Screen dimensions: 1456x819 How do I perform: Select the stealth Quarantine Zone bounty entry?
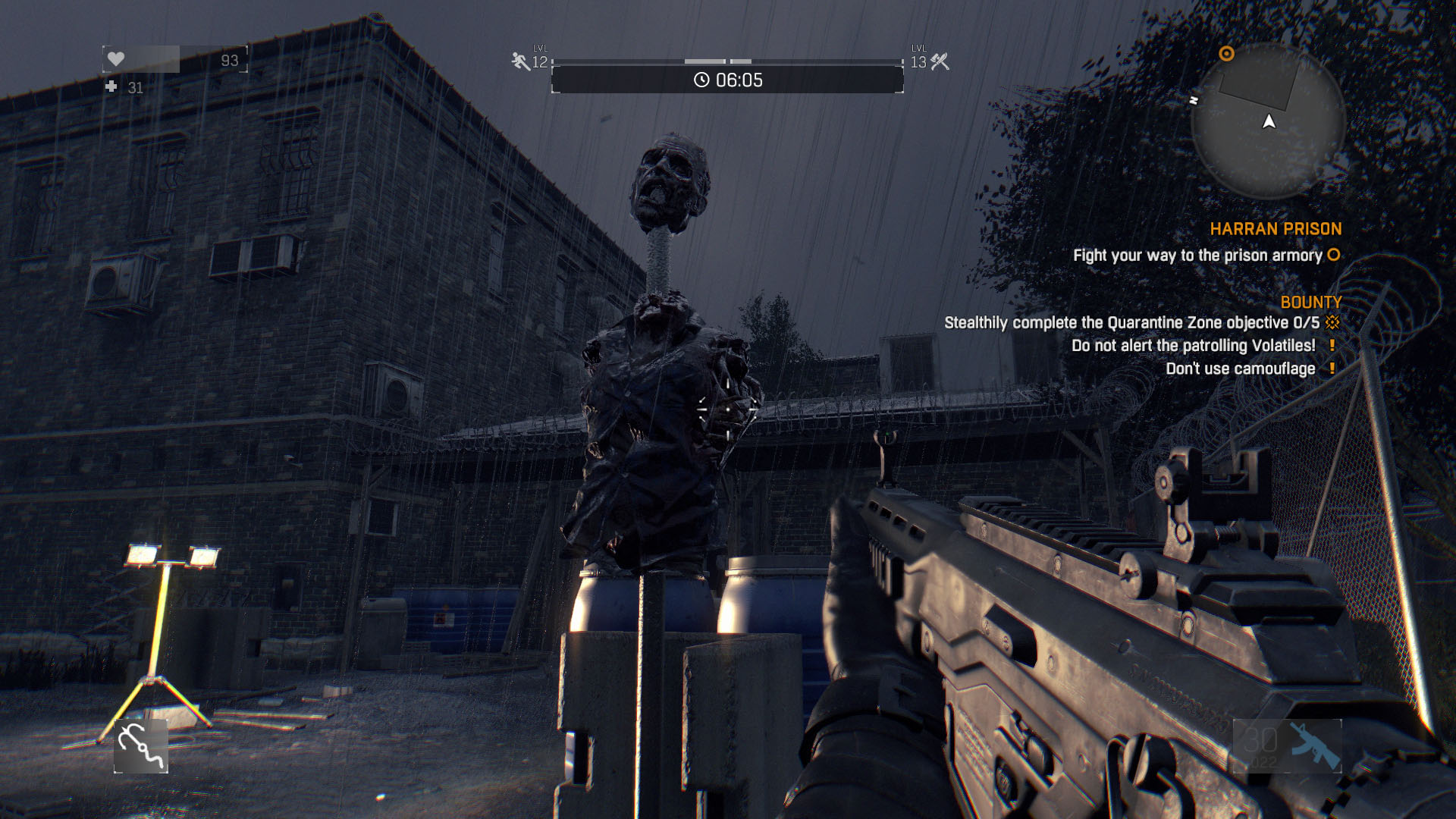click(1131, 323)
